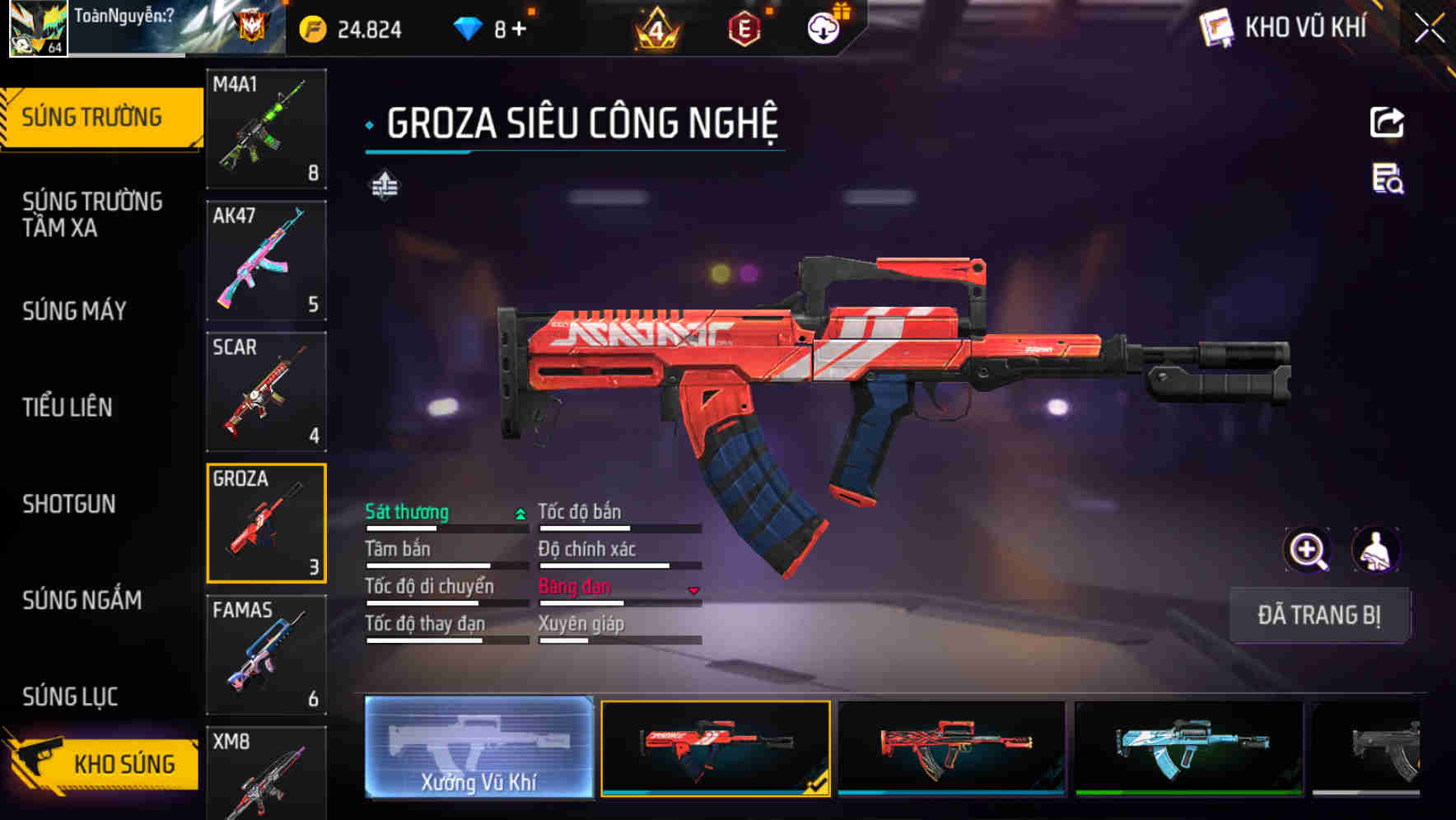Switch to Súng Trường Tầm Xa category
The image size is (1456, 820).
92,214
